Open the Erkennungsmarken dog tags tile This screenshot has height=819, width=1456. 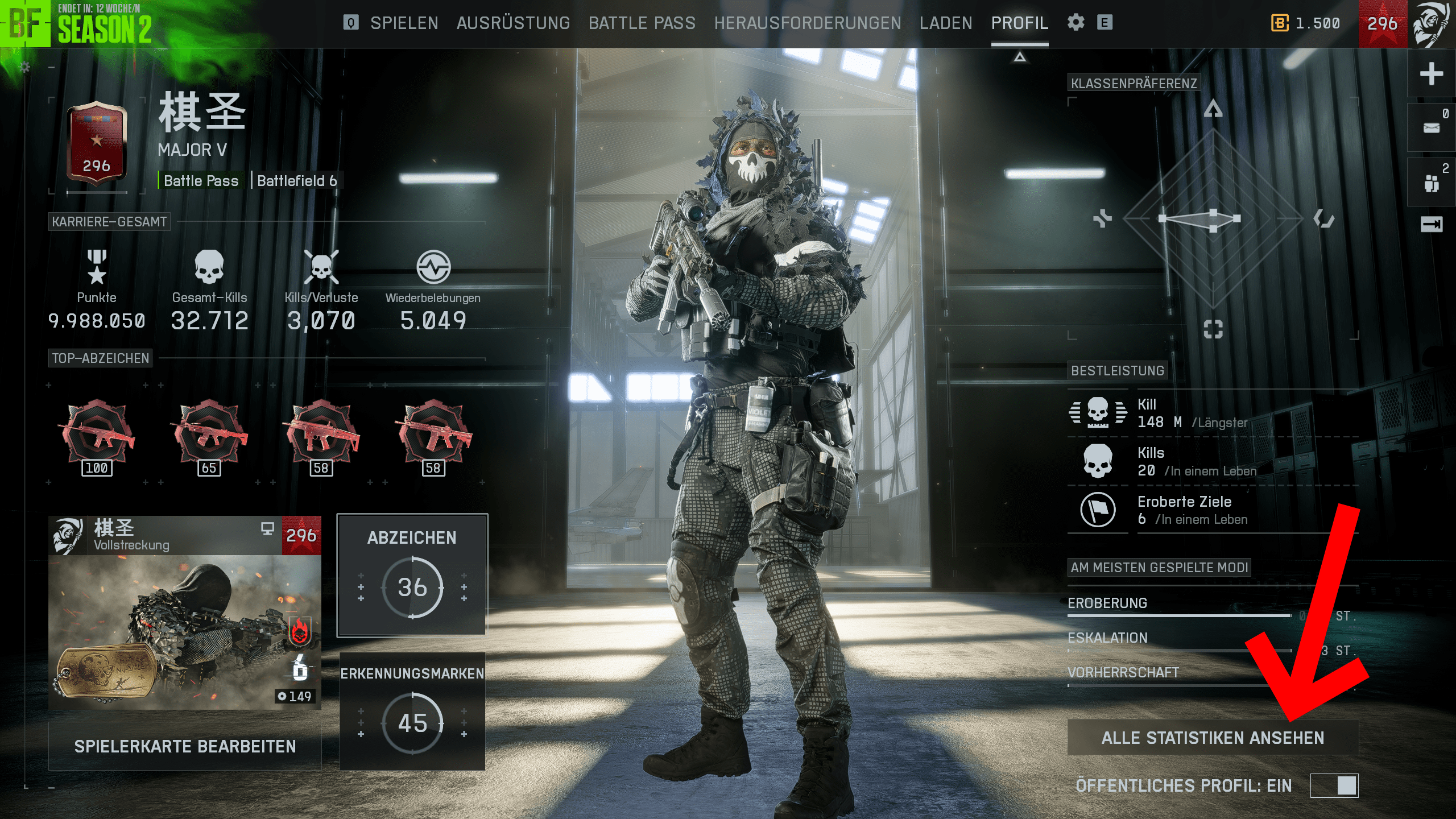click(x=412, y=711)
